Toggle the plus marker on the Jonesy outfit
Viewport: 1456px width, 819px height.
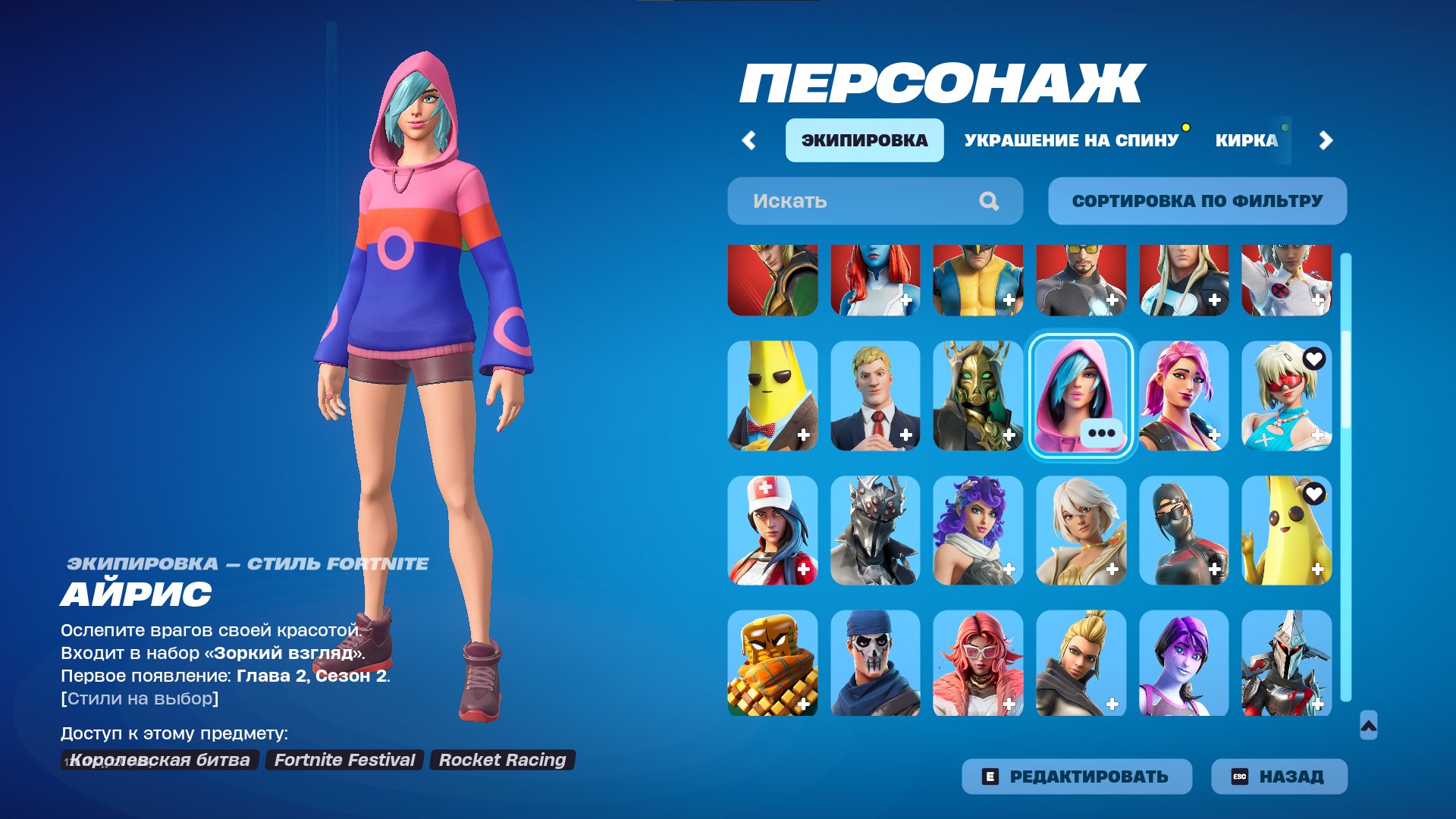pyautogui.click(x=905, y=435)
